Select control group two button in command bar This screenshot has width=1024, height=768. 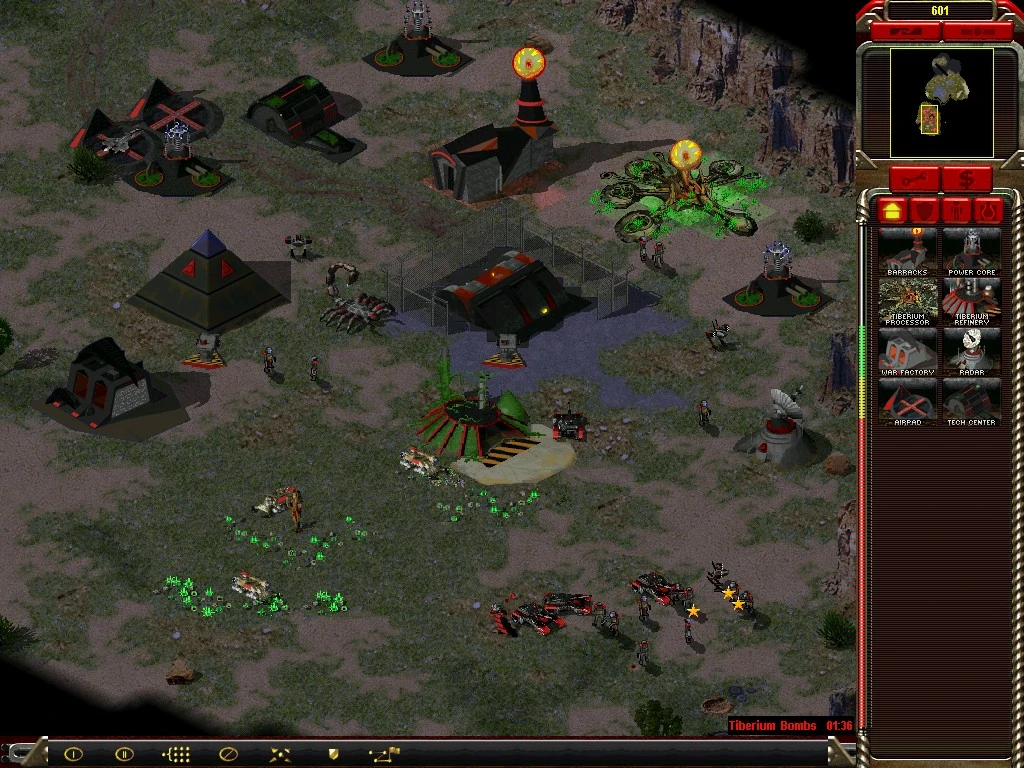click(x=124, y=754)
